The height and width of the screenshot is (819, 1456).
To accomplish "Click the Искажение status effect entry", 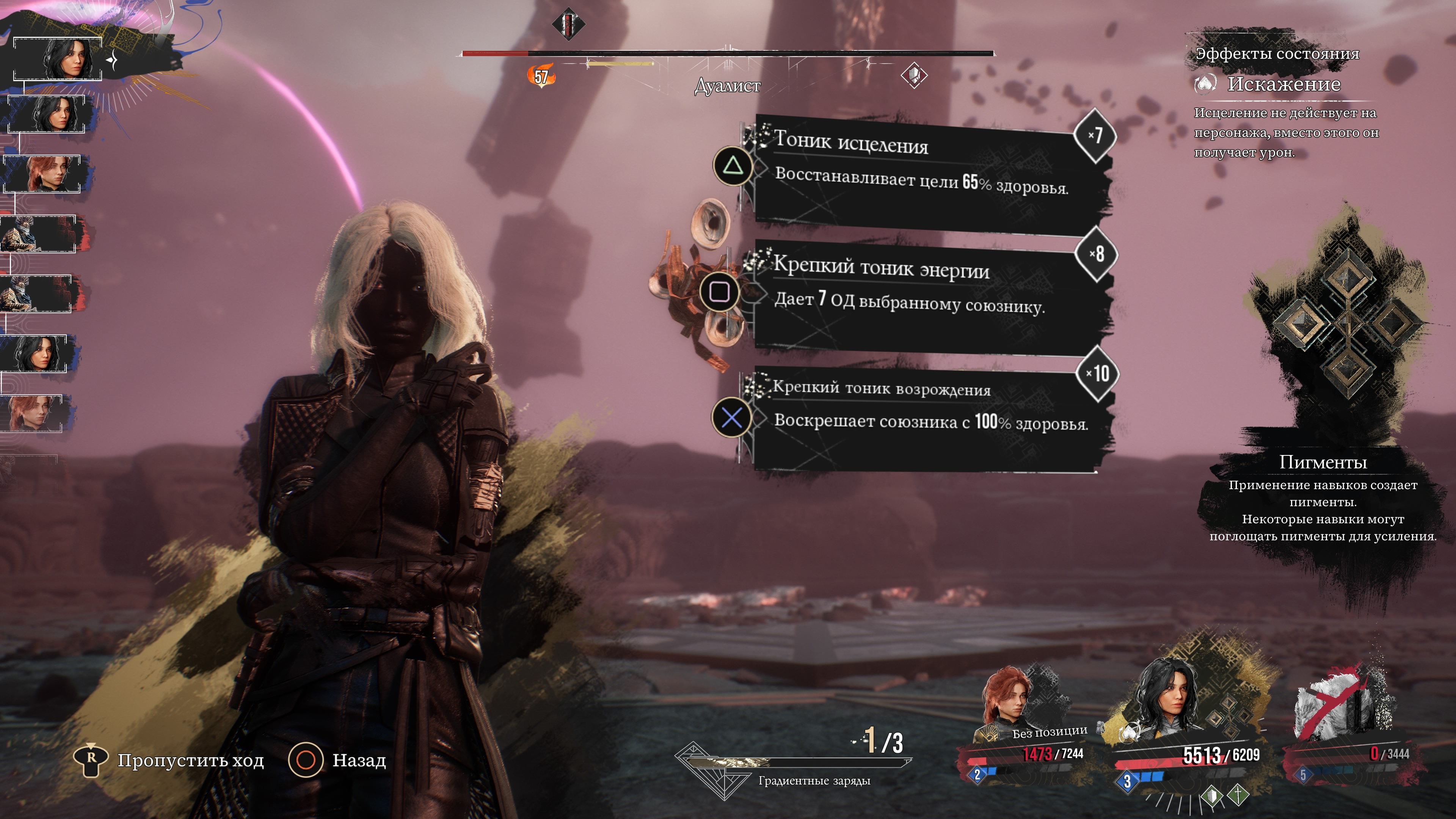I will (1283, 84).
